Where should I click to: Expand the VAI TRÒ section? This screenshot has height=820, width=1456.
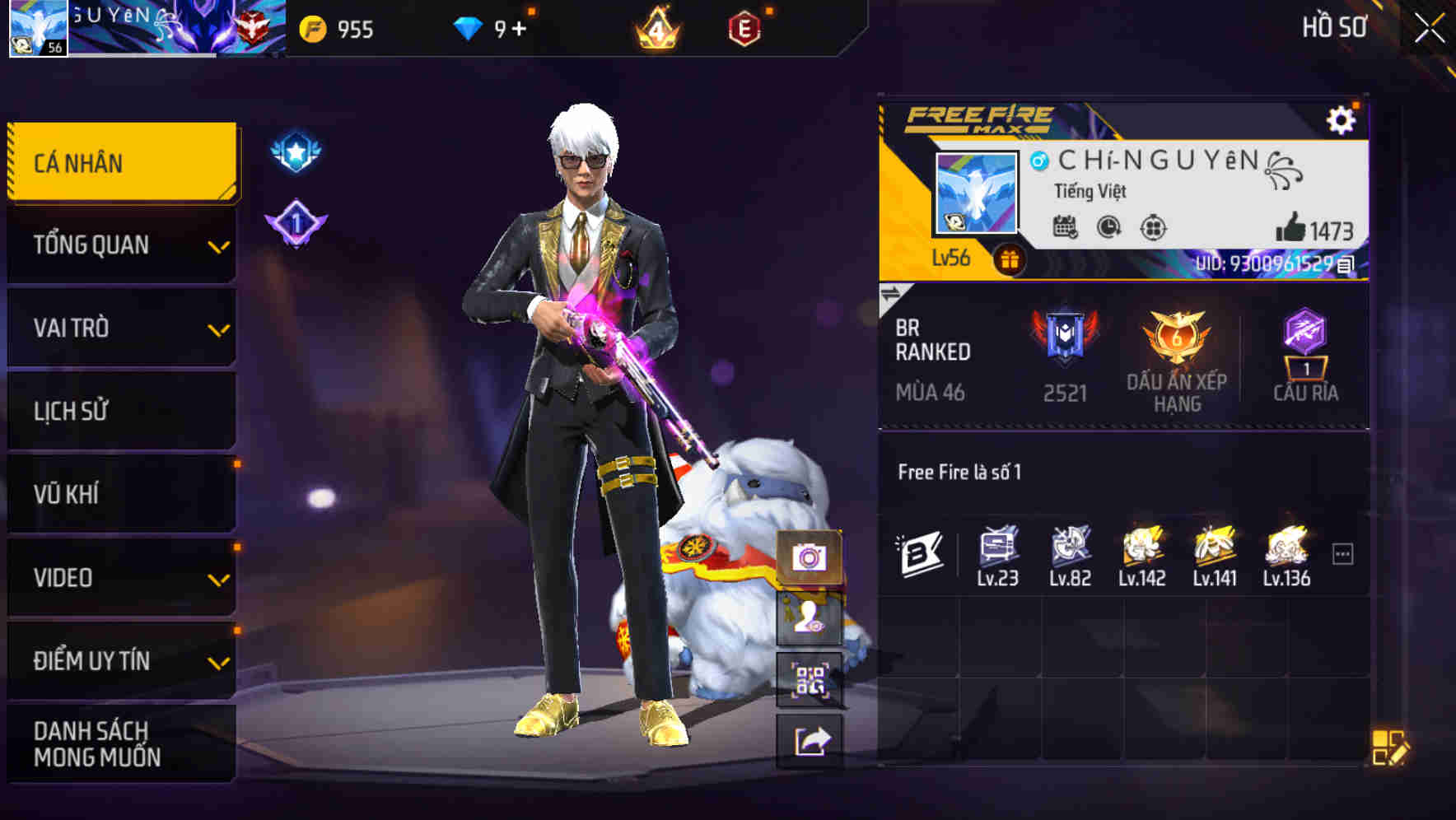(x=120, y=328)
